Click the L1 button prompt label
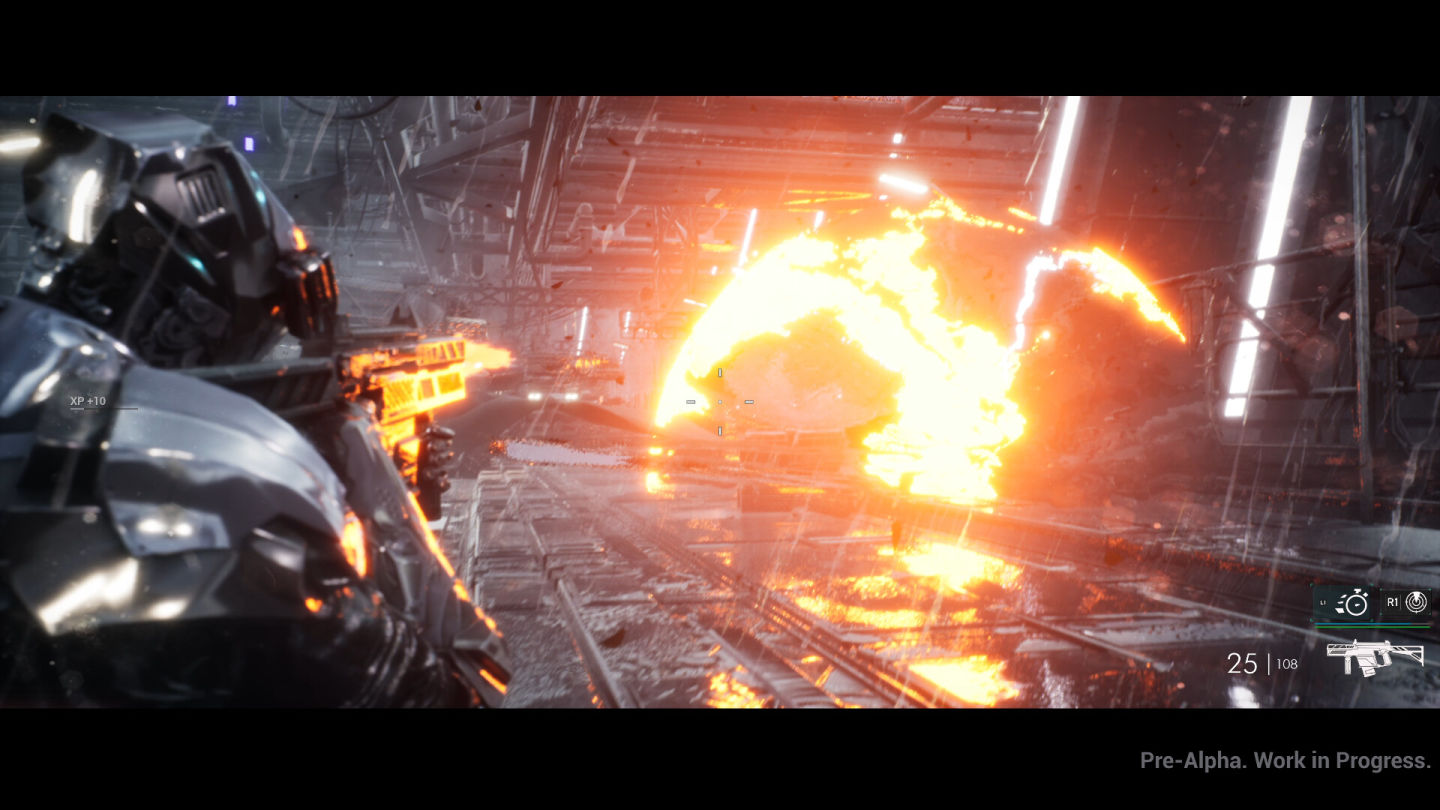This screenshot has width=1440, height=810. 1324,603
